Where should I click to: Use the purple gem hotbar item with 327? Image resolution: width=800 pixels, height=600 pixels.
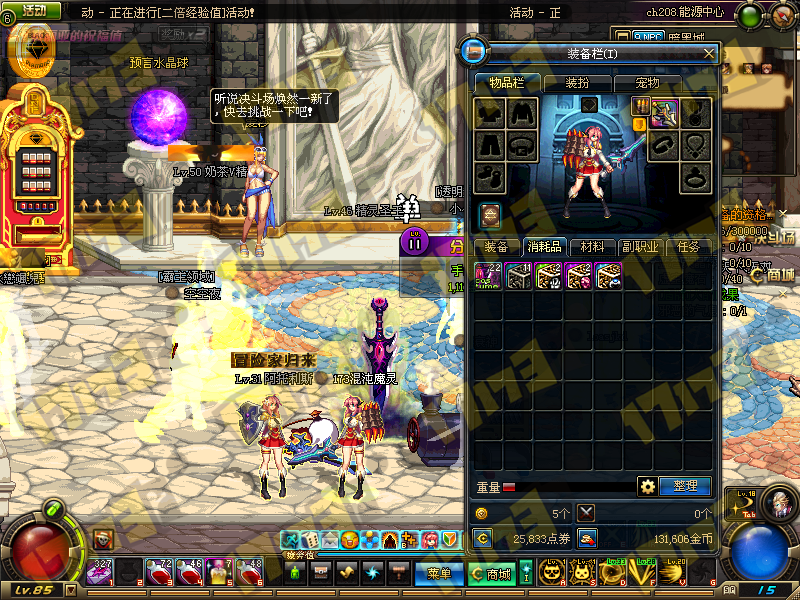pos(100,573)
